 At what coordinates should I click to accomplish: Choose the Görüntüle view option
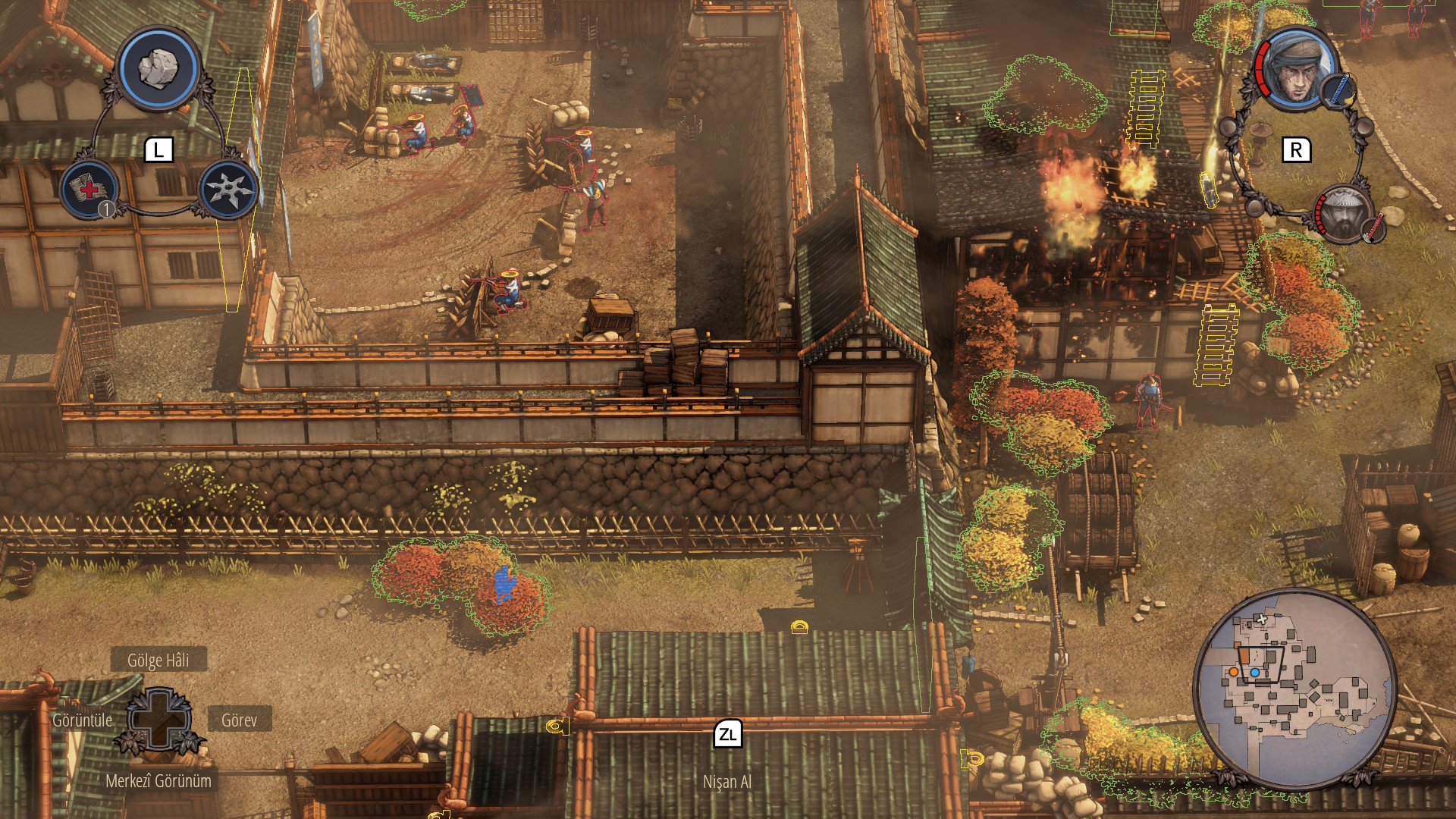tap(82, 720)
